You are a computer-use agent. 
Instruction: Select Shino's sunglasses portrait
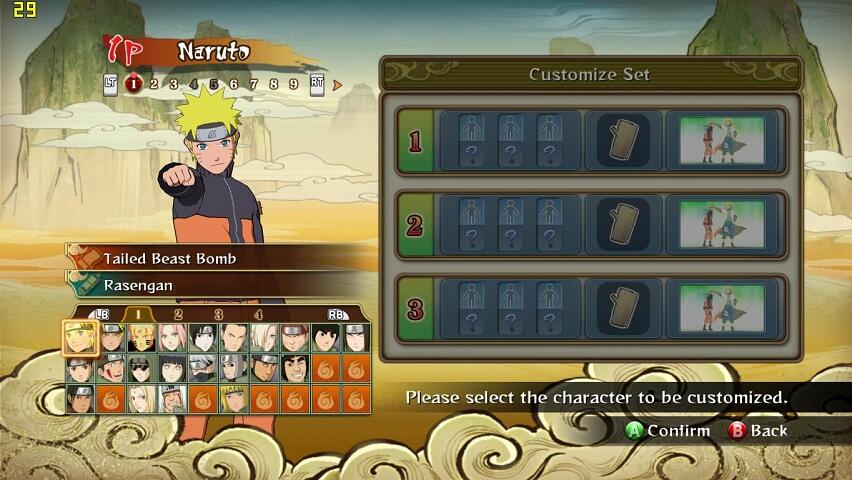click(x=141, y=368)
